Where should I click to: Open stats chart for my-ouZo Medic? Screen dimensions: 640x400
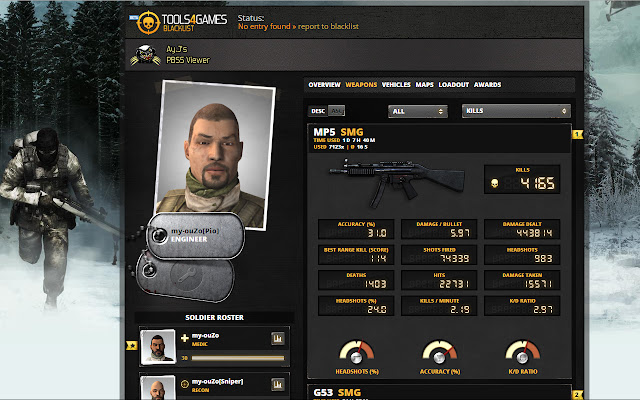tap(277, 339)
